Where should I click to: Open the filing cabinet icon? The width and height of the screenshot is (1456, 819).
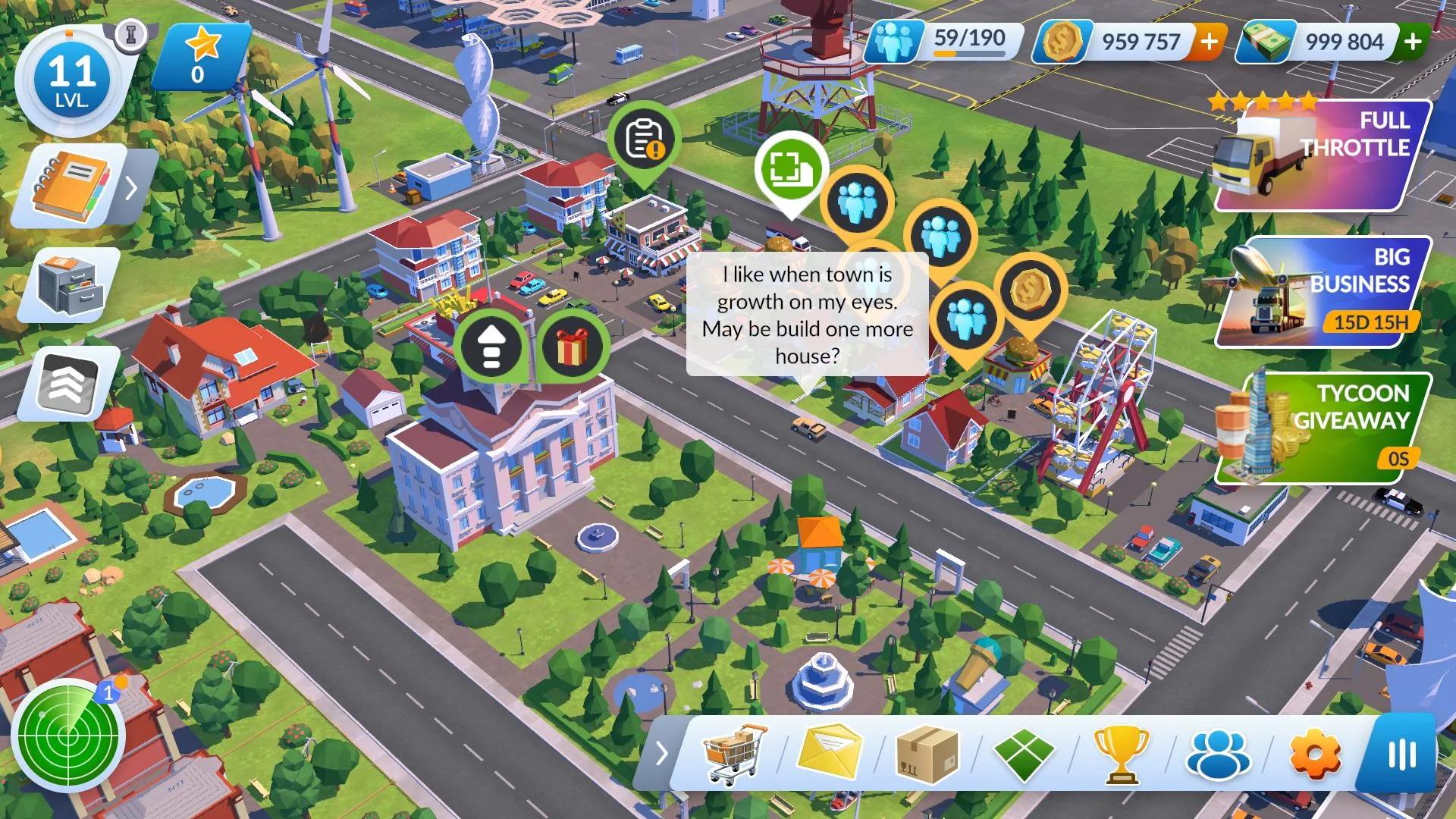point(70,284)
